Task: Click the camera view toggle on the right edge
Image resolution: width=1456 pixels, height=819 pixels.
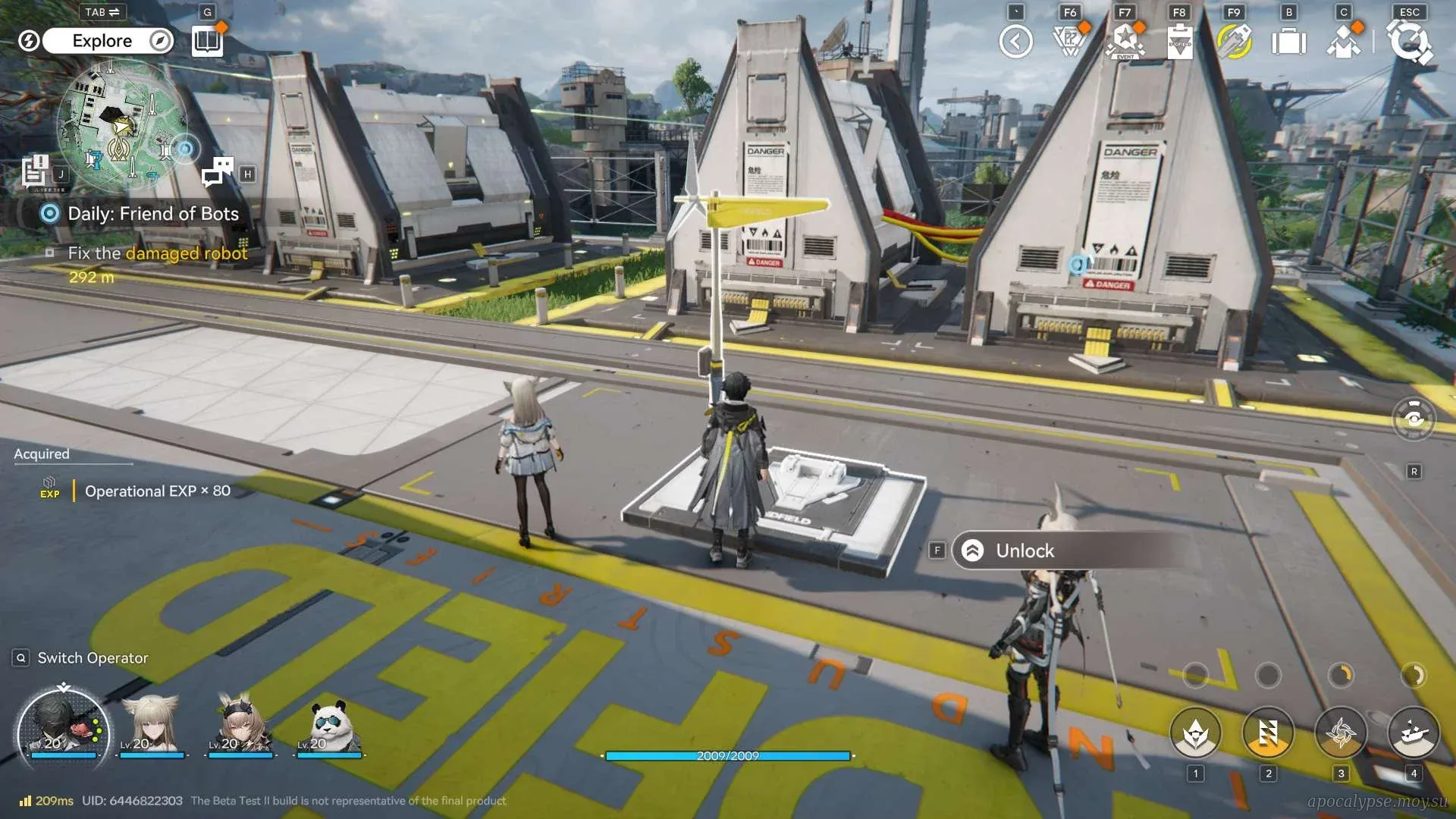Action: click(x=1414, y=419)
